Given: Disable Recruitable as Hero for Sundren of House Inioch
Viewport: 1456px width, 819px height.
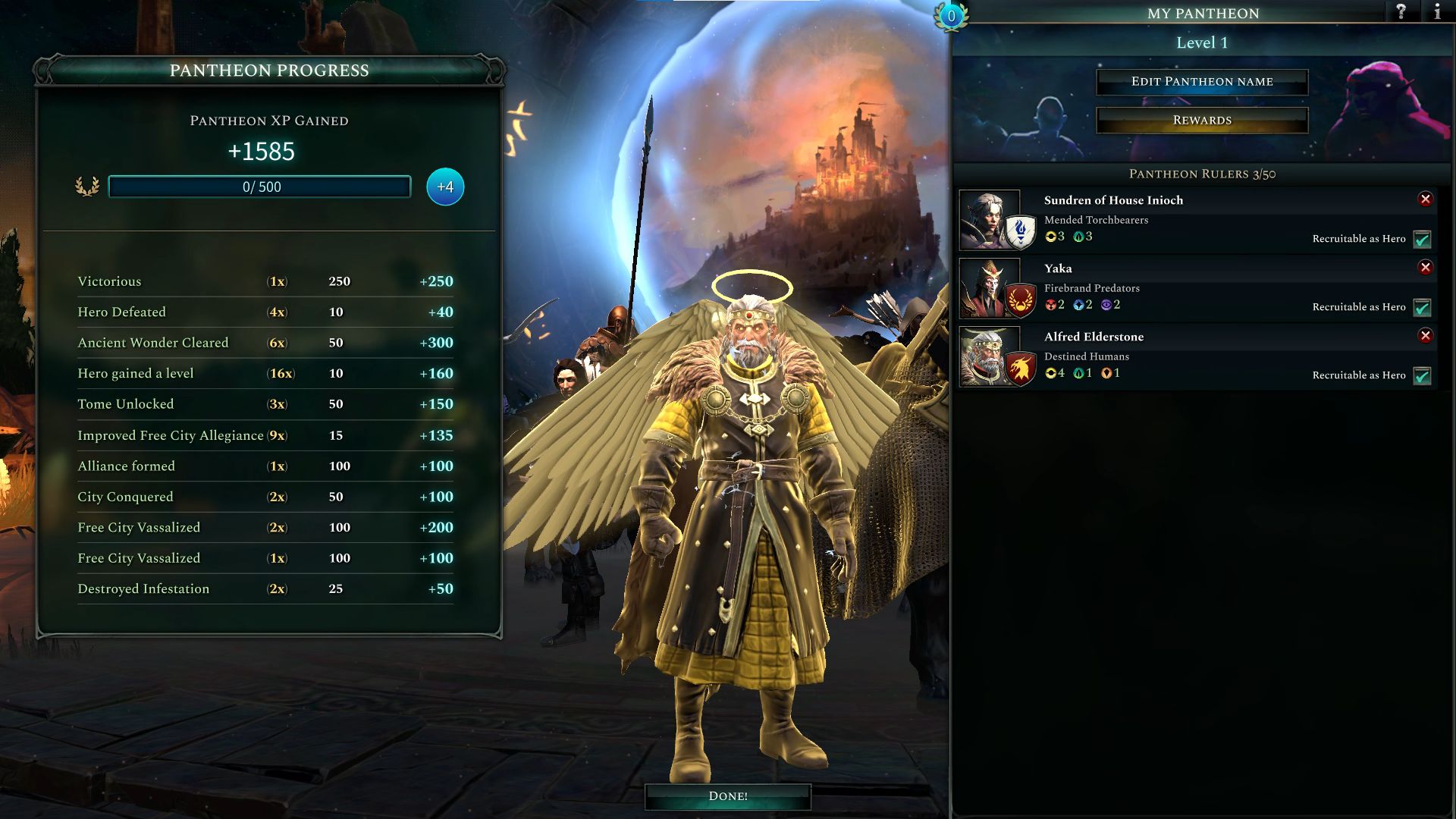Looking at the screenshot, I should coord(1423,239).
